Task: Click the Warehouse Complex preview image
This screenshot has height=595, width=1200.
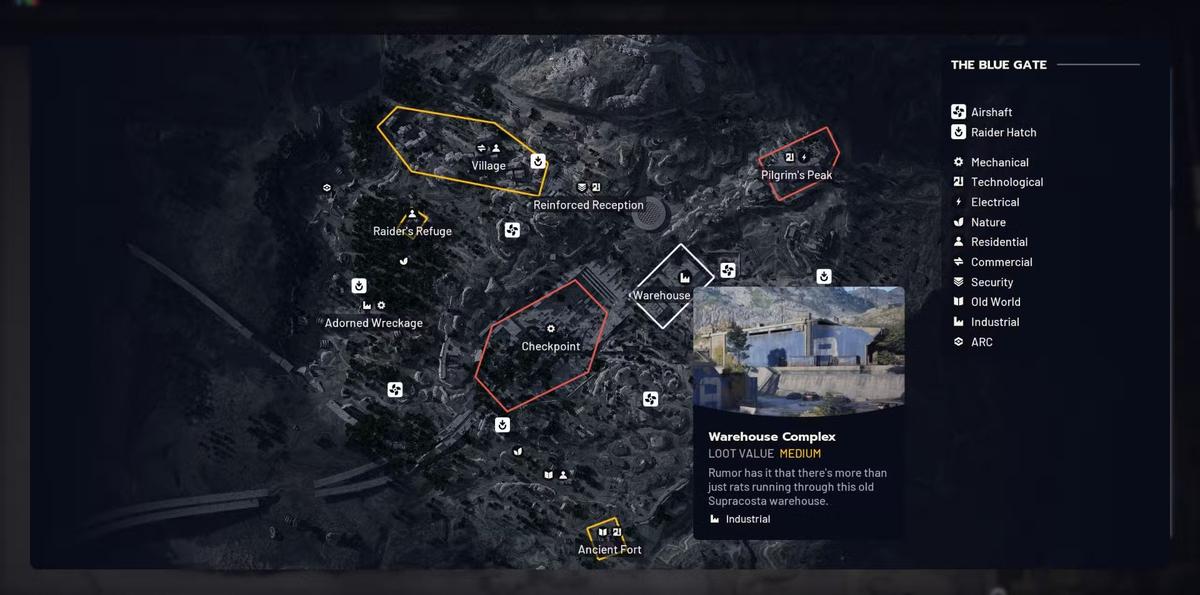Action: point(798,352)
